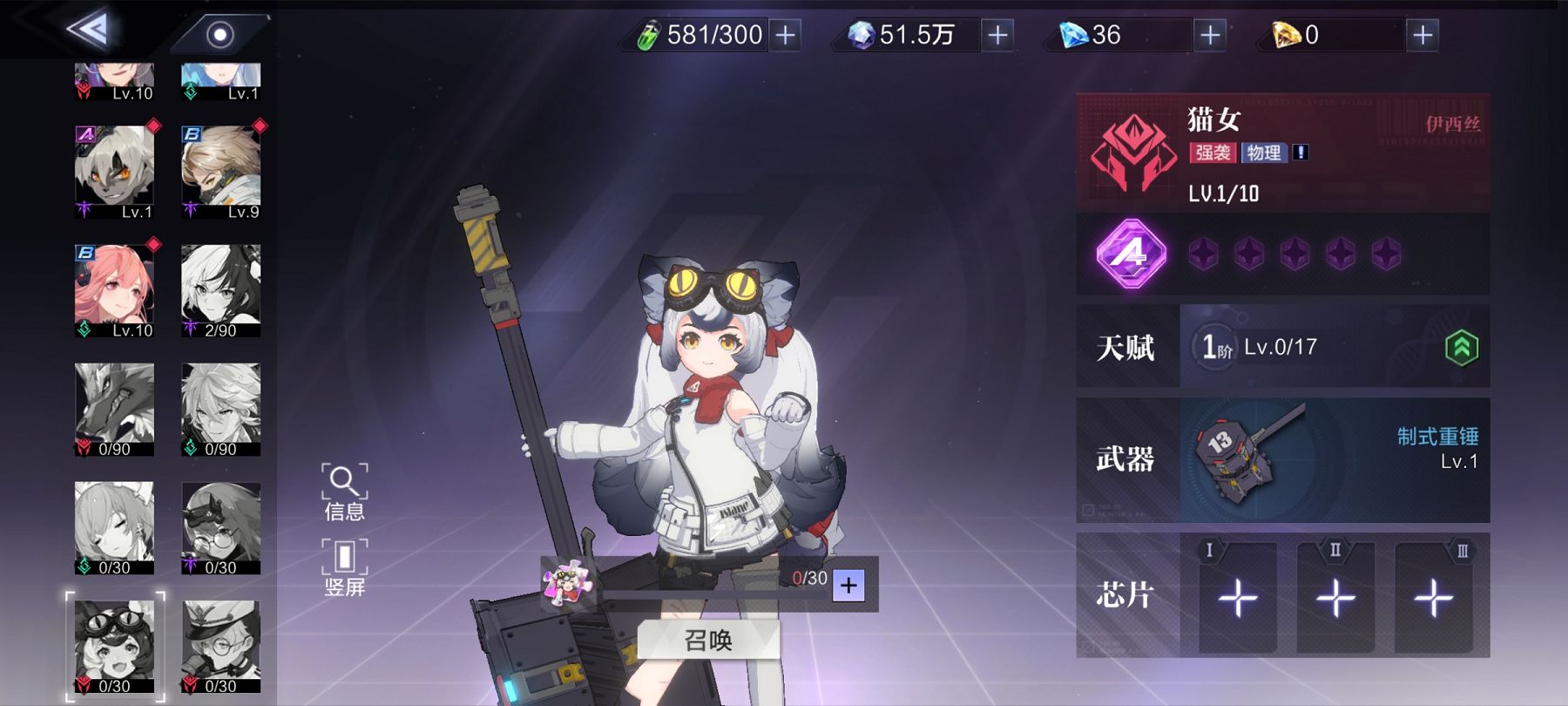Screen dimensions: 1568x706
Task: Select the A-rank dark-skinned Lv.1 character
Action: 114,172
